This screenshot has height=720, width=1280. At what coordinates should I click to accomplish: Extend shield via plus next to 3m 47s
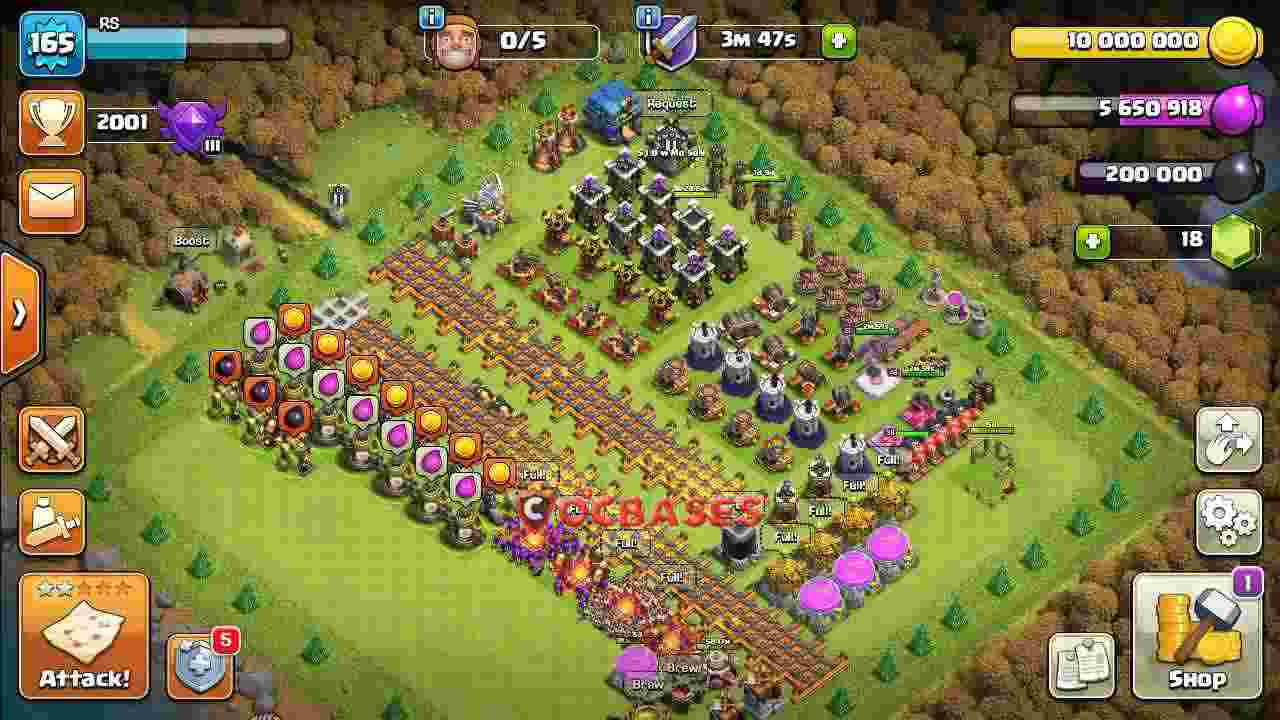click(838, 42)
